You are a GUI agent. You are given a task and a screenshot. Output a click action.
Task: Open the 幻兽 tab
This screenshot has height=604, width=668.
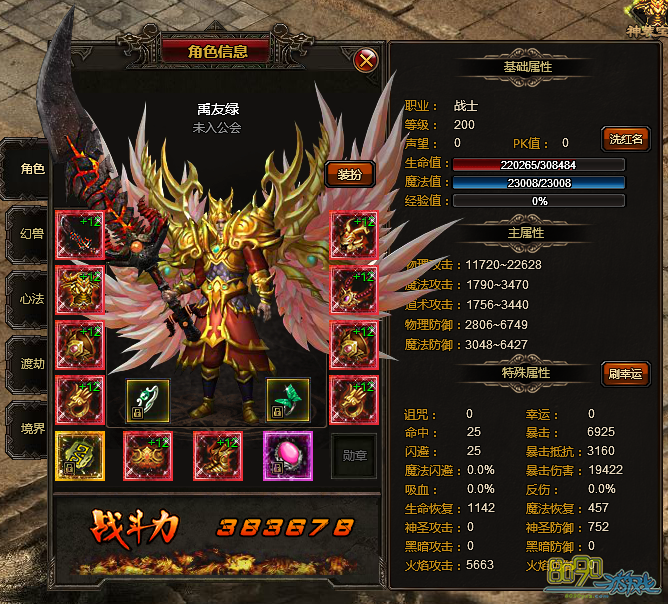pos(30,233)
